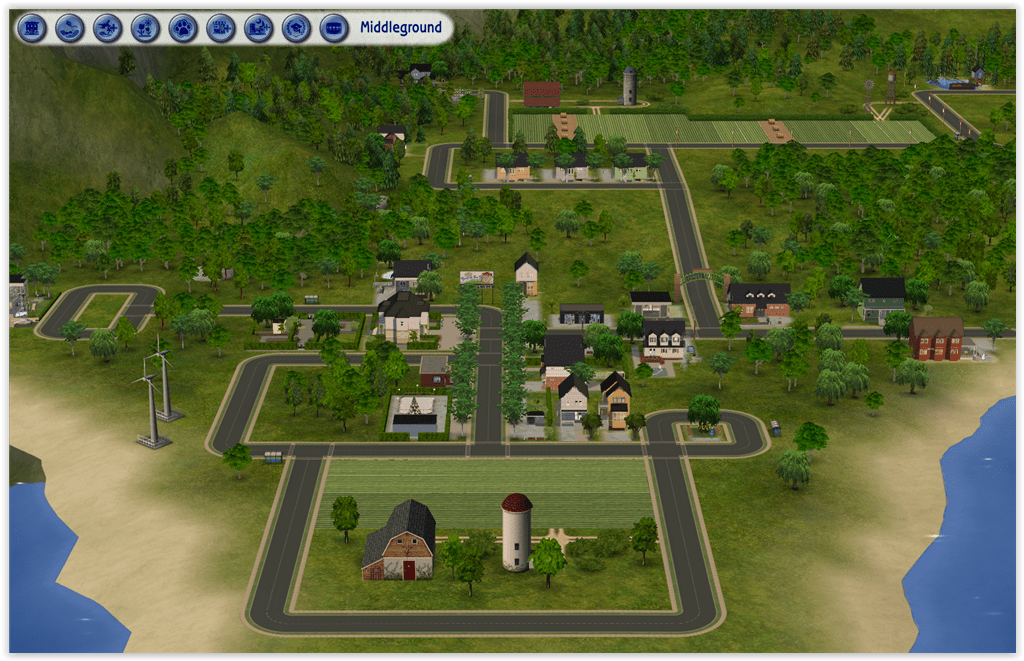Choose the flowers and sun icon
This screenshot has width=1024, height=661.
point(146,28)
